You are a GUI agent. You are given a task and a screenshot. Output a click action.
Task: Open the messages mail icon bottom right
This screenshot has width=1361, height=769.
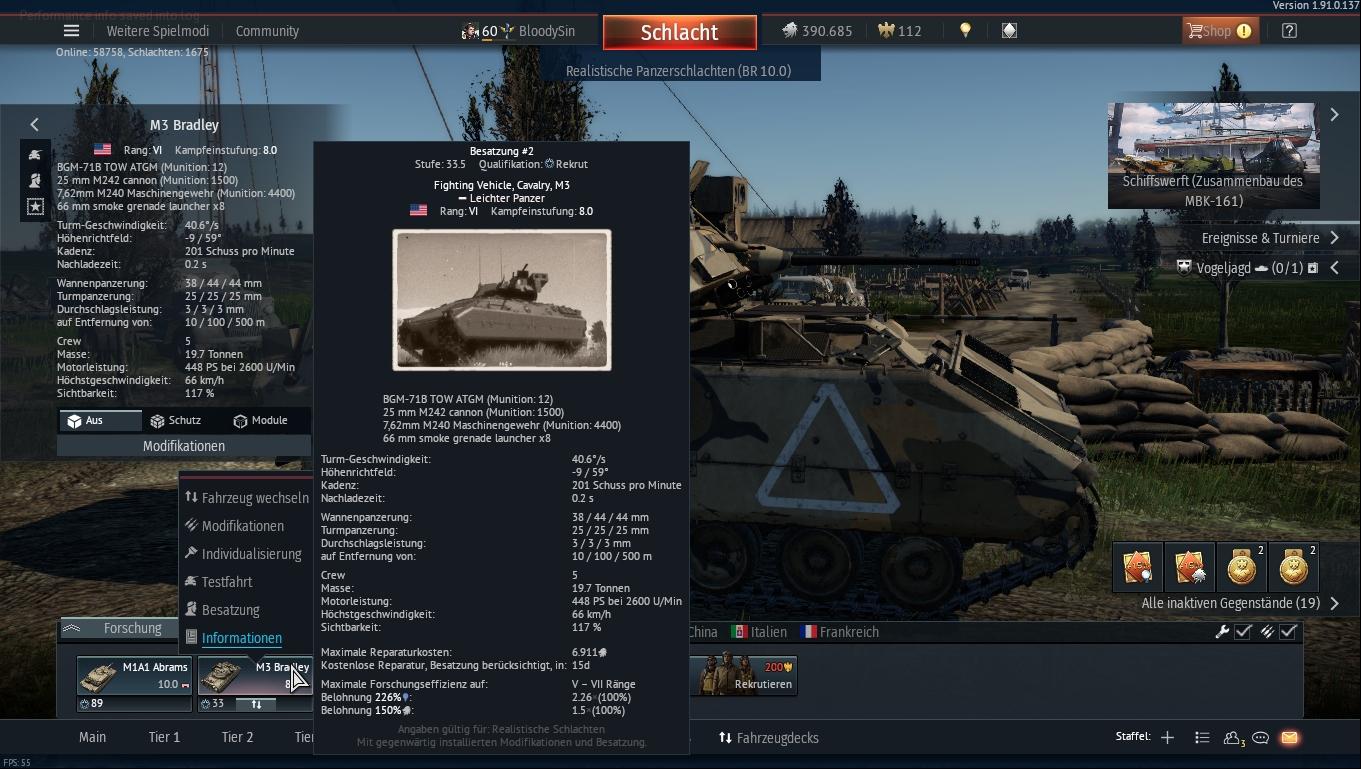point(1290,736)
